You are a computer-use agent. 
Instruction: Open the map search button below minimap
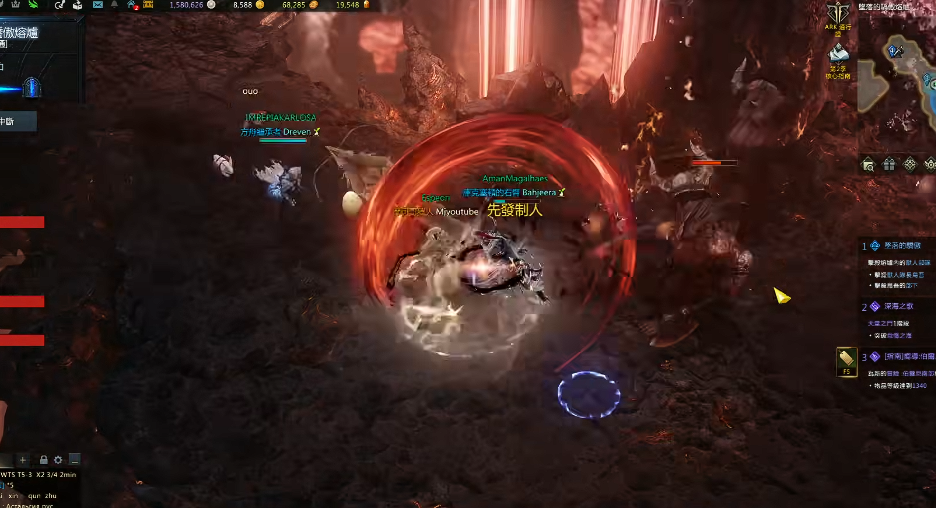coord(868,164)
